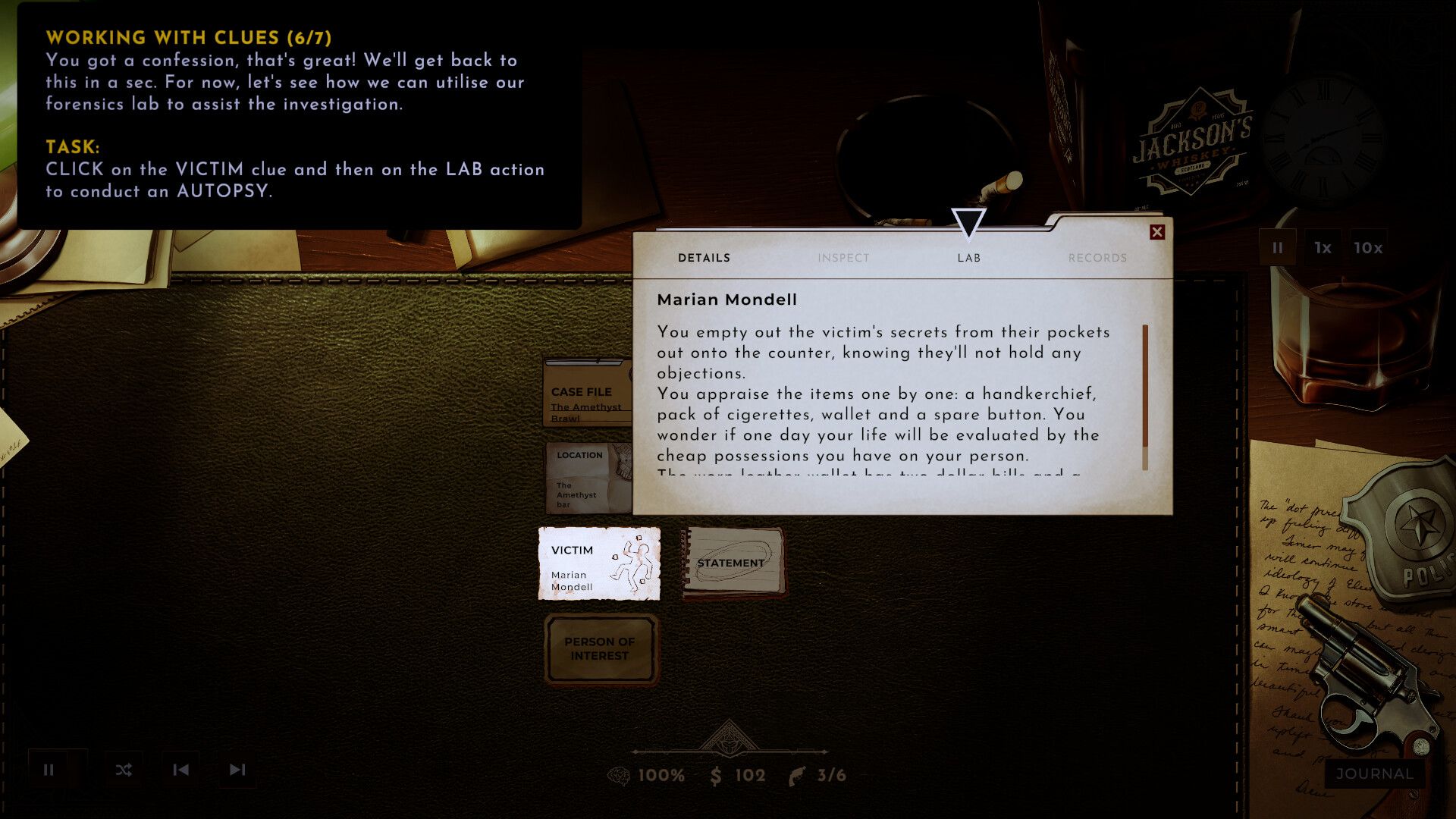This screenshot has width=1456, height=819.
Task: Click the pointer arrow above the clue panel
Action: [x=969, y=223]
